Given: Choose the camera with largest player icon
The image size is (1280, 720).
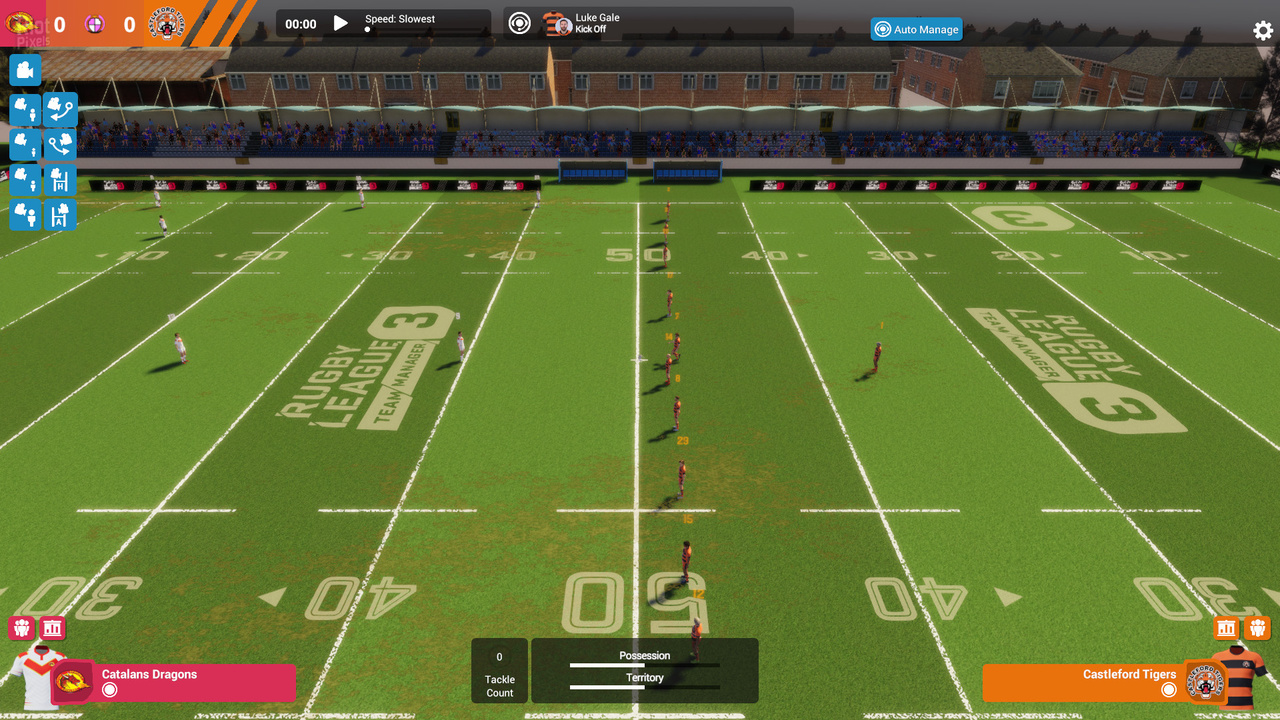Looking at the screenshot, I should coord(25,215).
